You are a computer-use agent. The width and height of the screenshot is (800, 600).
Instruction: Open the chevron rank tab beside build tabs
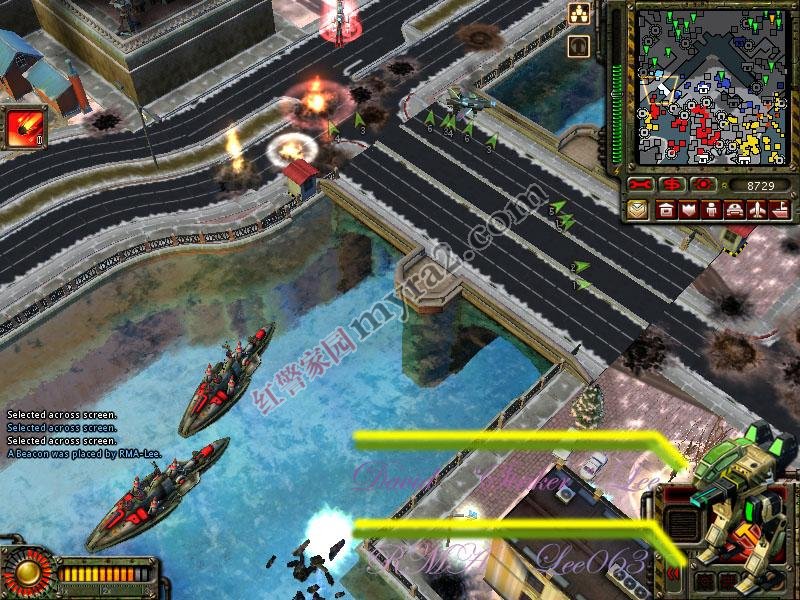pos(638,210)
